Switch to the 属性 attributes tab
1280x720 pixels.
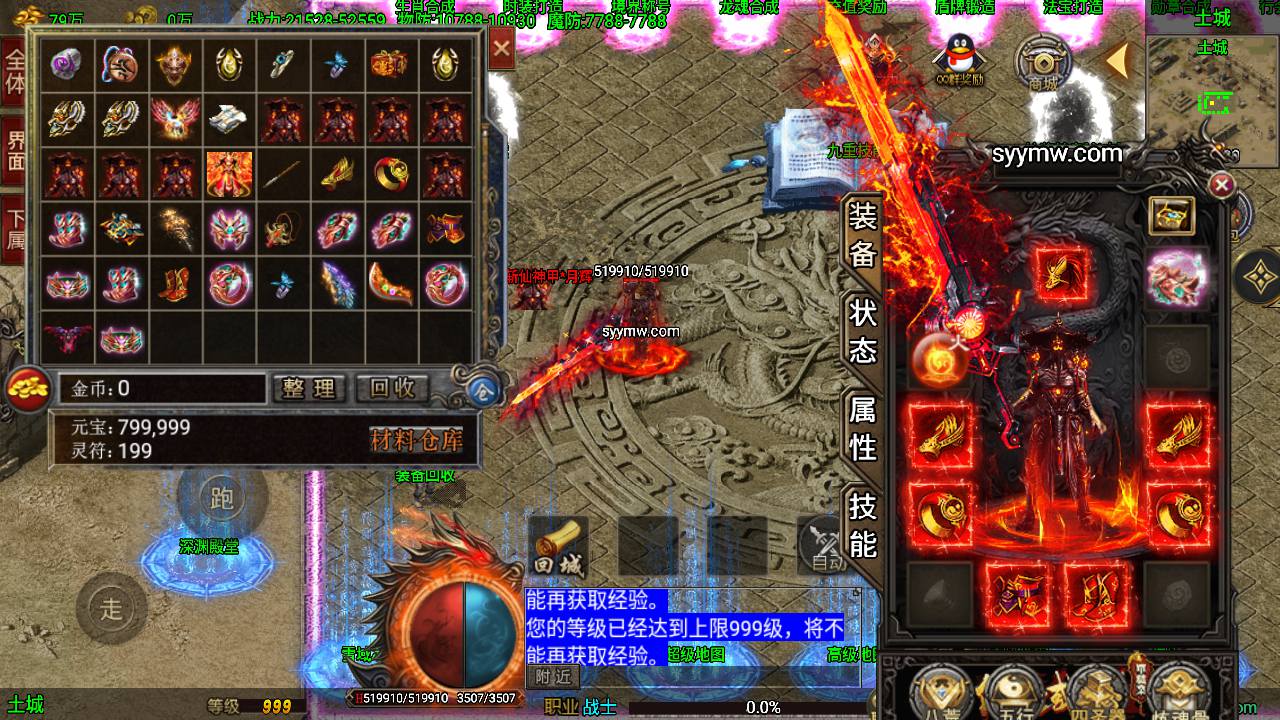pyautogui.click(x=862, y=427)
